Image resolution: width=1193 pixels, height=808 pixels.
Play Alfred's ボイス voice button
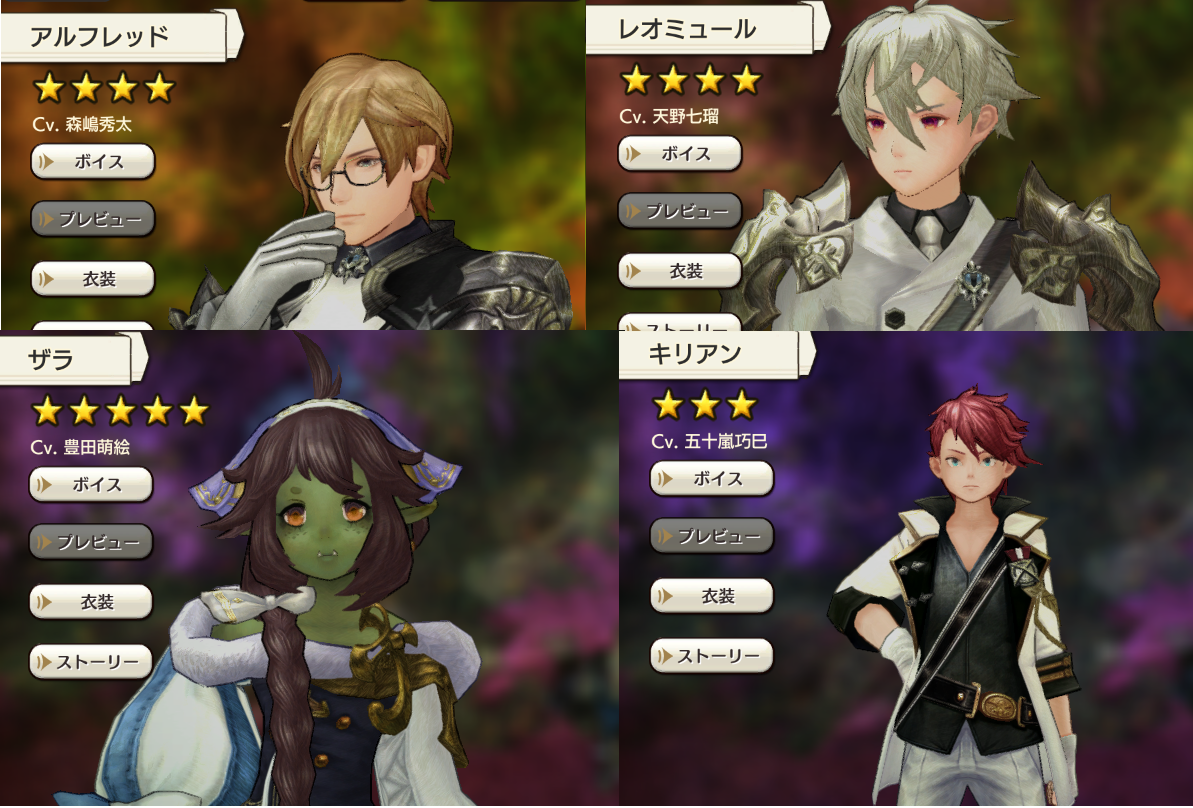[x=93, y=161]
